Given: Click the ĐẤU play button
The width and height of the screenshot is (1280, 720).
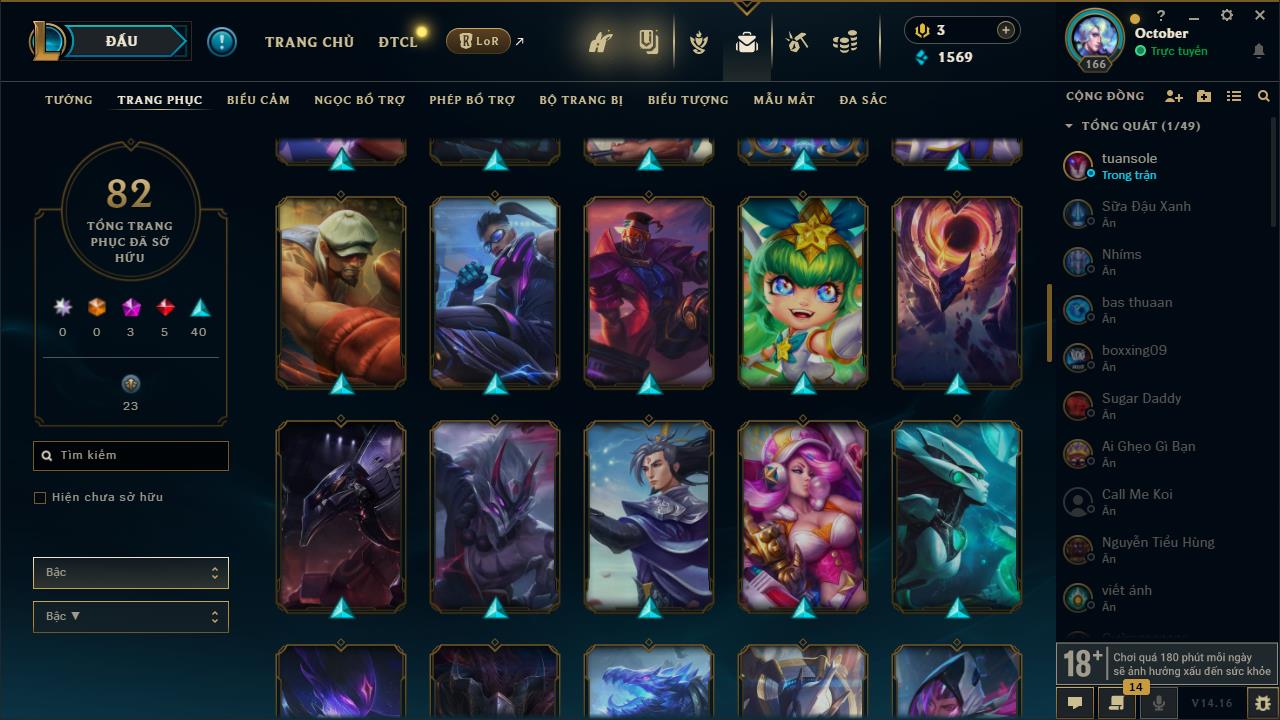Looking at the screenshot, I should click(122, 41).
